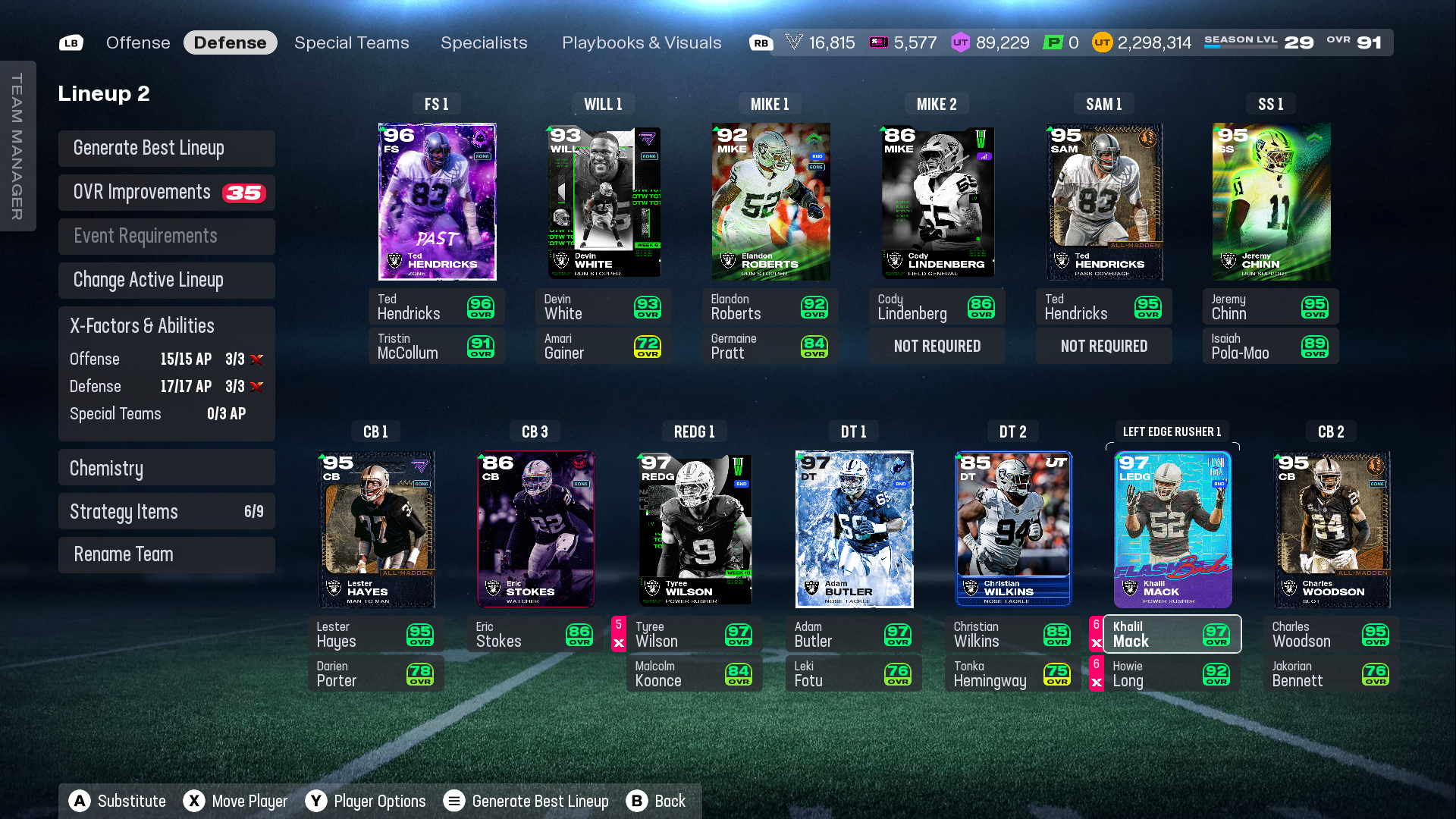This screenshot has width=1456, height=819.
Task: Open the Special Teams tab
Action: coord(351,42)
